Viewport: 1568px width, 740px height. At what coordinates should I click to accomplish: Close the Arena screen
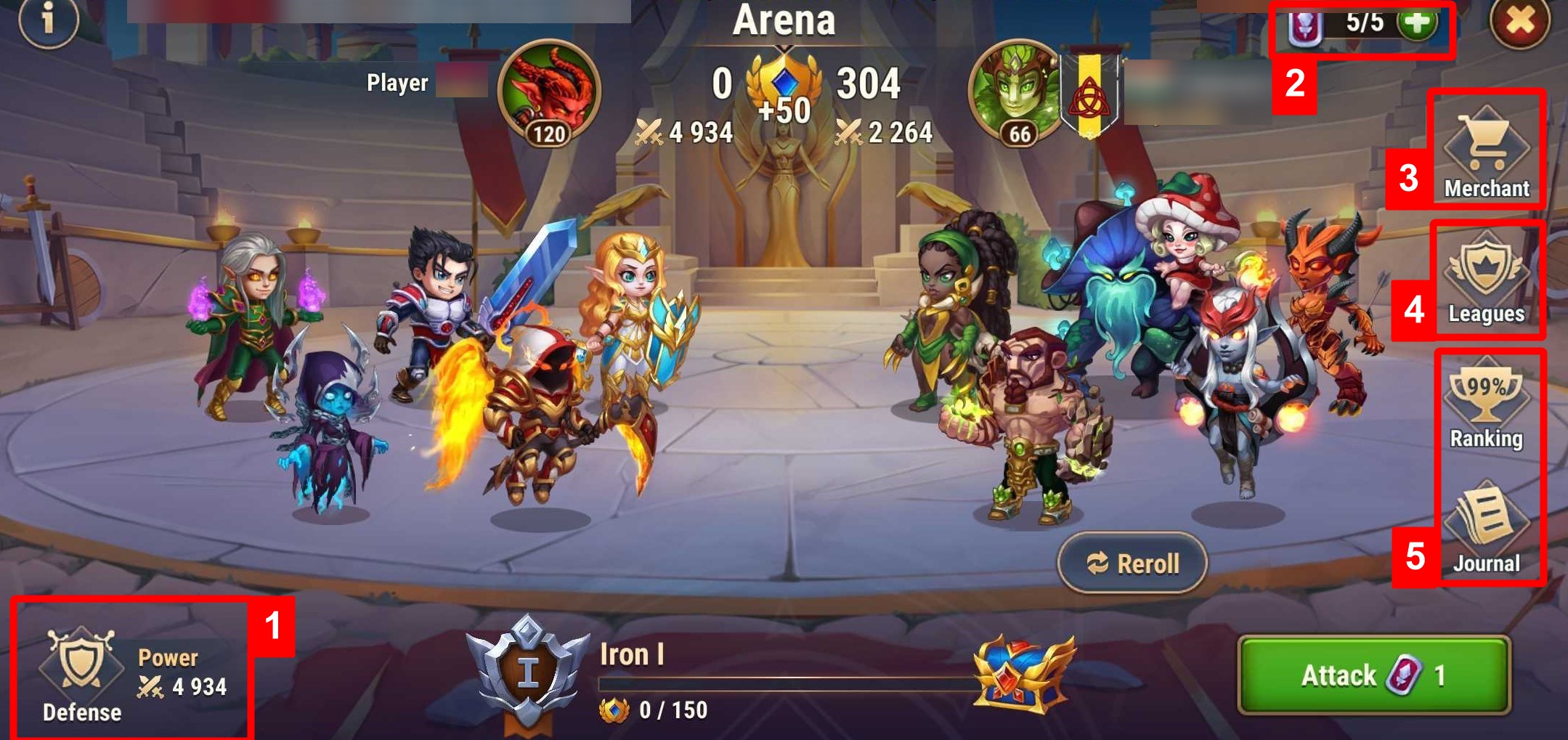[x=1519, y=22]
